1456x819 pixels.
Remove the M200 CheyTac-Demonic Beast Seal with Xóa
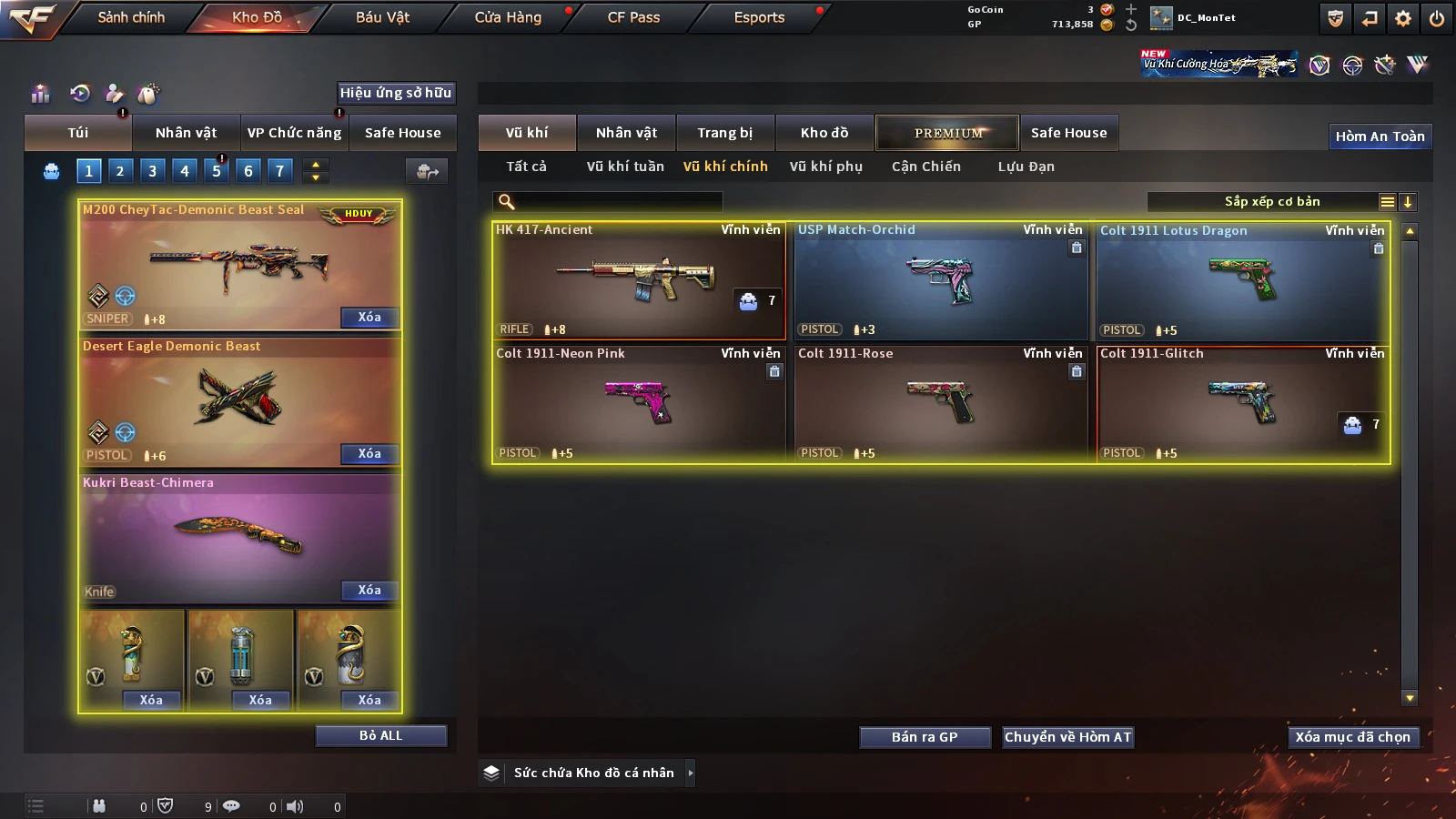tap(369, 318)
